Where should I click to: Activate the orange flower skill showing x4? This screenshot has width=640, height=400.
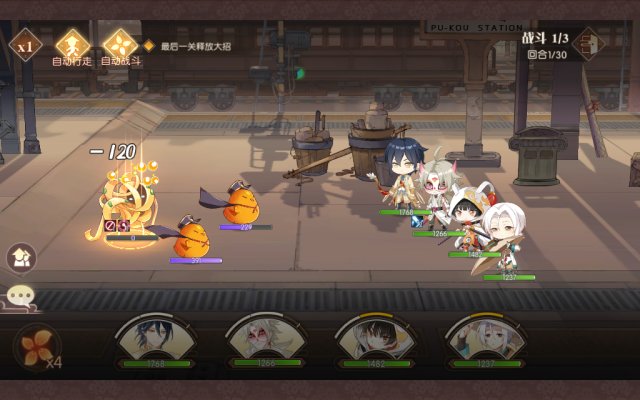pos(36,346)
